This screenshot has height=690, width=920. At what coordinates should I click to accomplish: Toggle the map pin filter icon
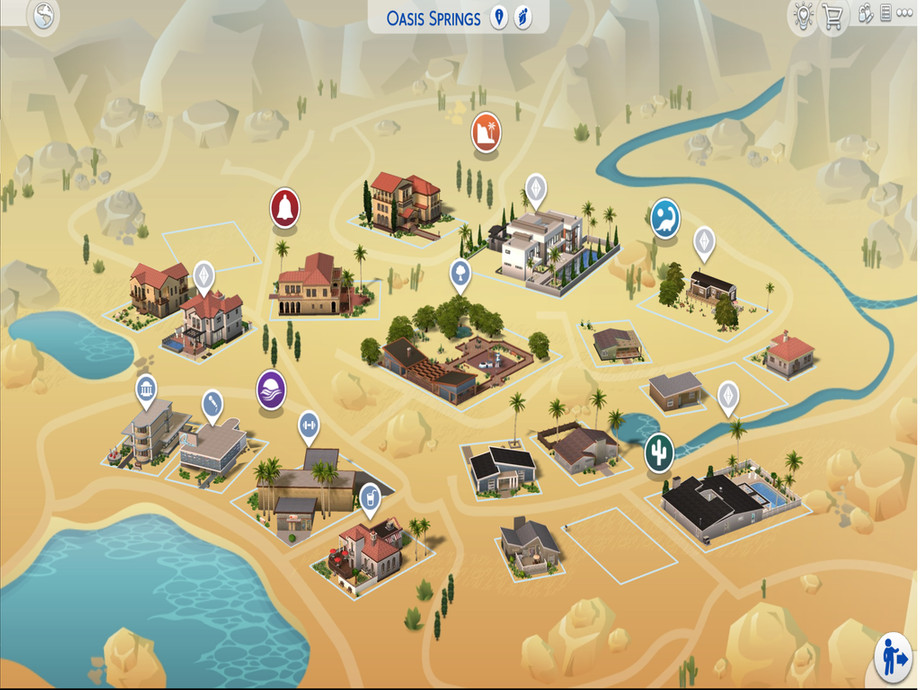[499, 18]
